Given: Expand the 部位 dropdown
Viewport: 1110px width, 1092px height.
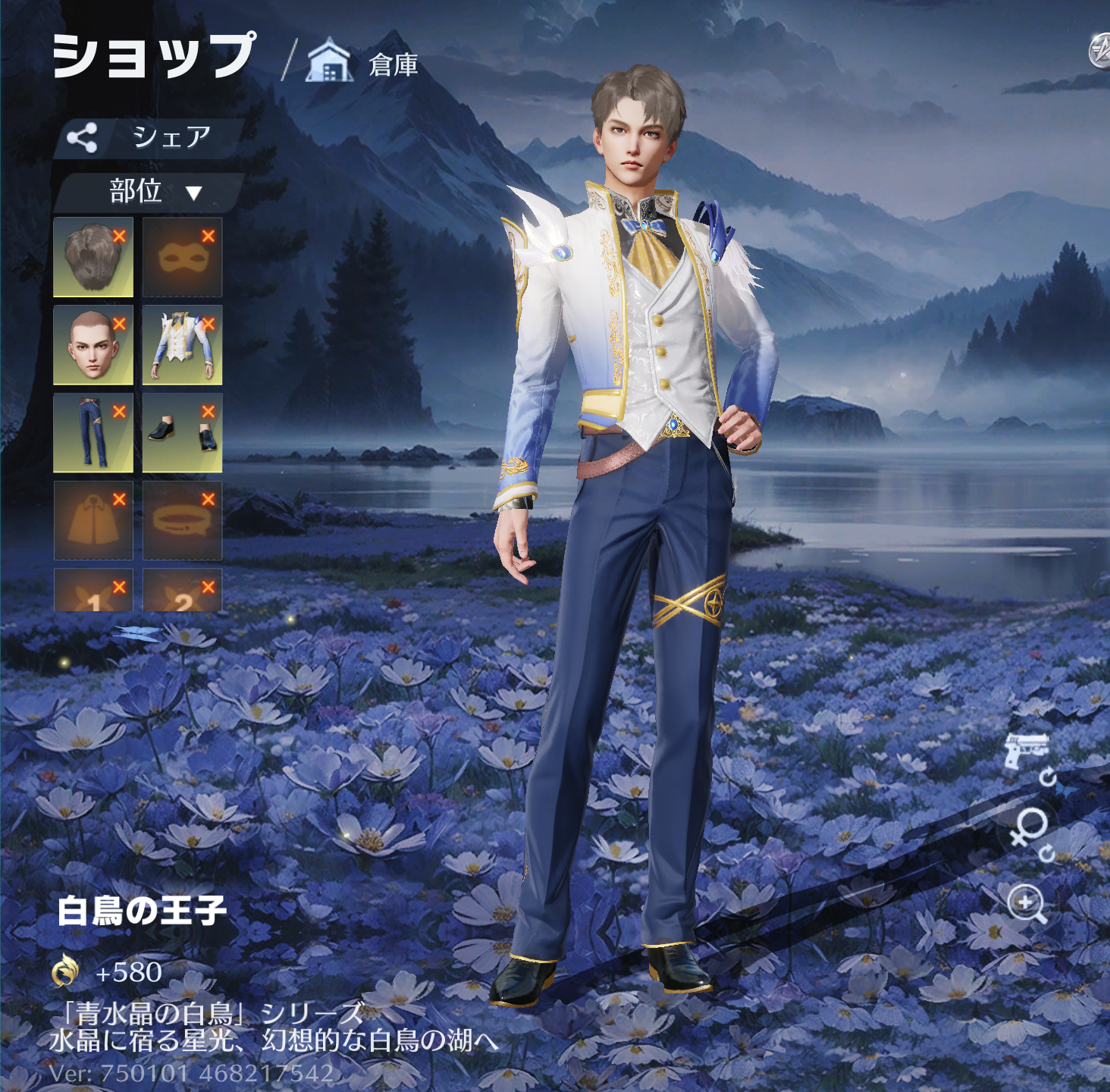Looking at the screenshot, I should tap(149, 191).
